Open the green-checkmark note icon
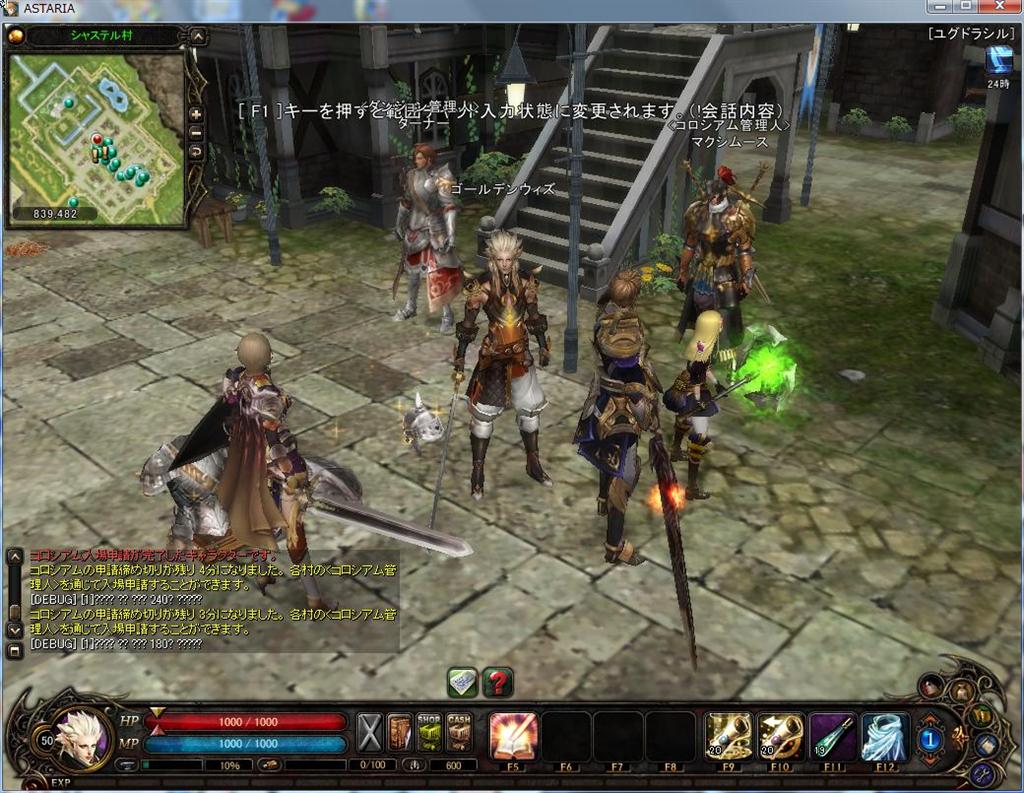 pos(462,682)
